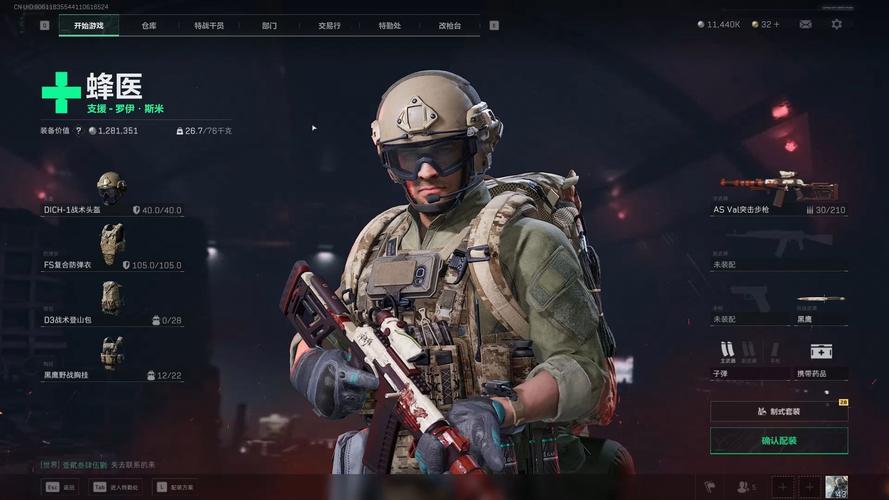Open the 特勤处 tab
Screen dimensions: 889x500
390,25
